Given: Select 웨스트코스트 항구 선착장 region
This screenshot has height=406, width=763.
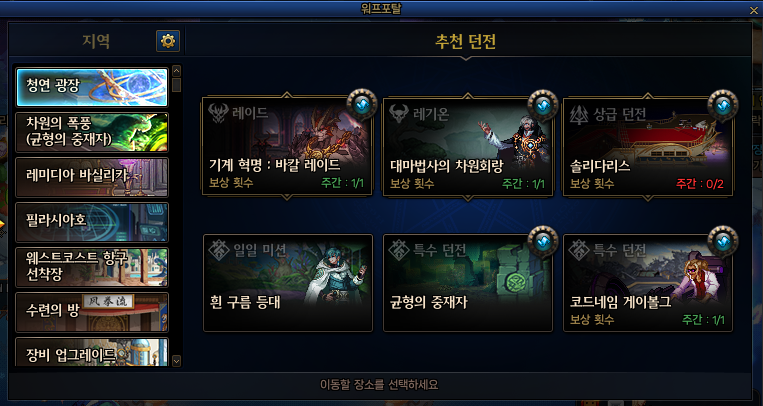Looking at the screenshot, I should (x=92, y=267).
